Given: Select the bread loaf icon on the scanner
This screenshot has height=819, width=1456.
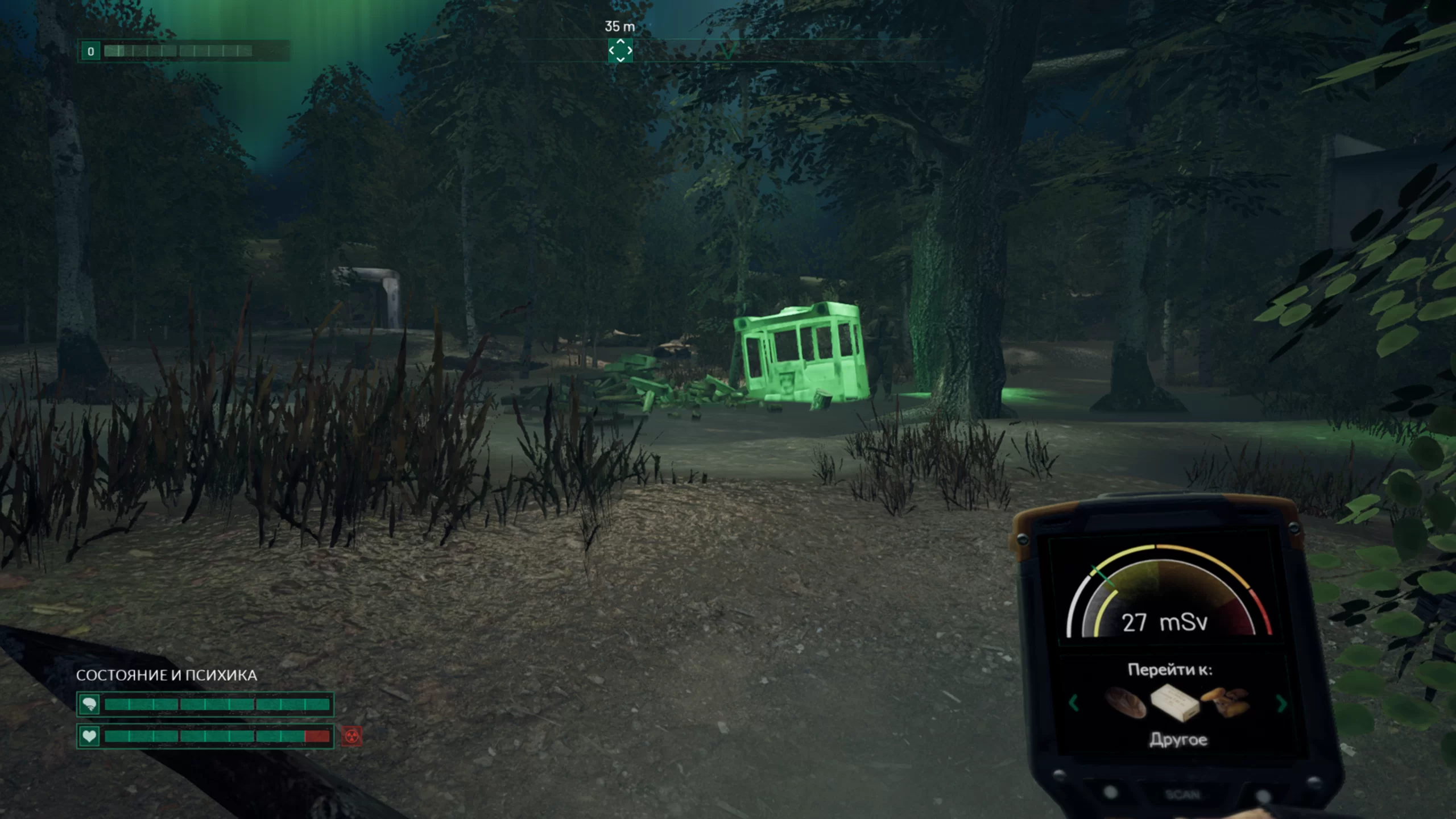Looking at the screenshot, I should click(x=1125, y=703).
